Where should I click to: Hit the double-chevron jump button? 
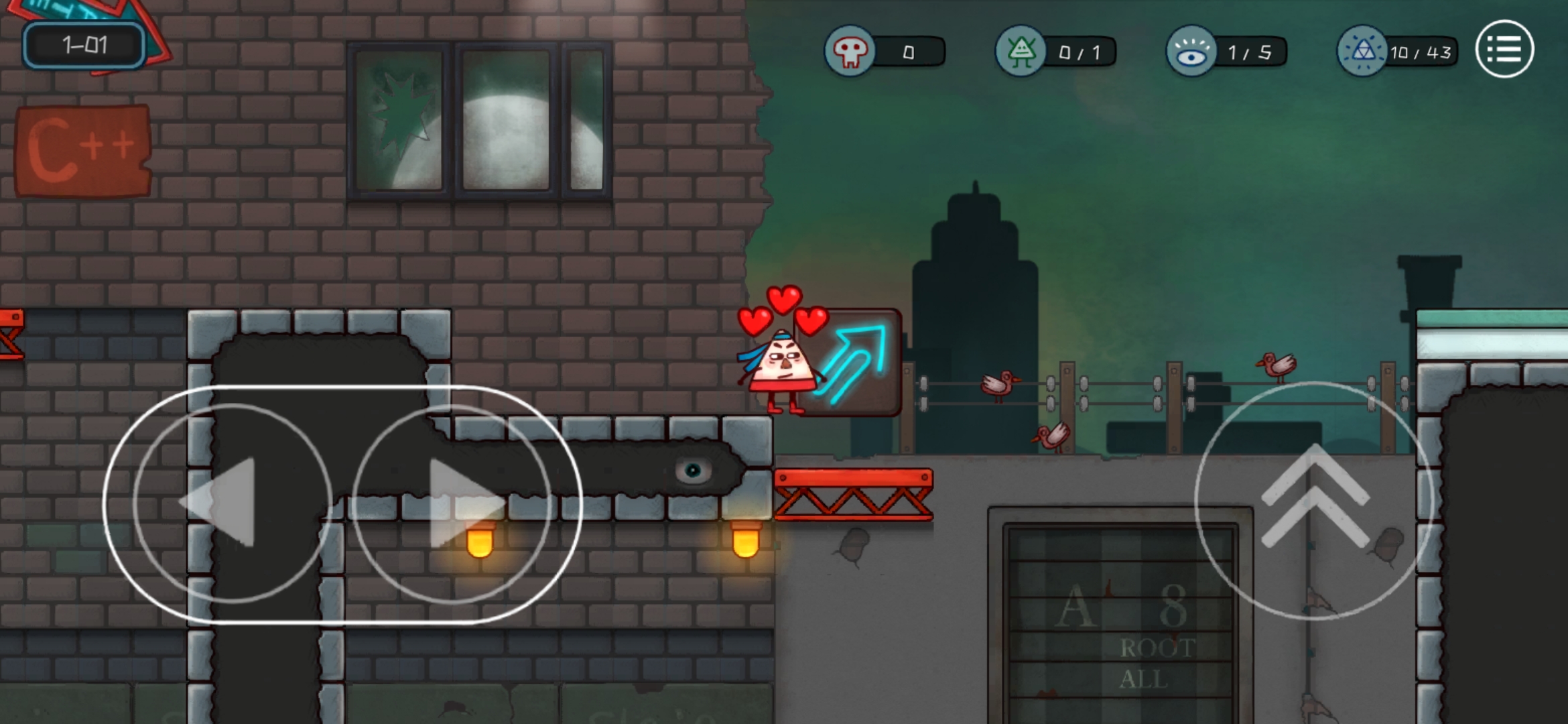[x=1313, y=499]
